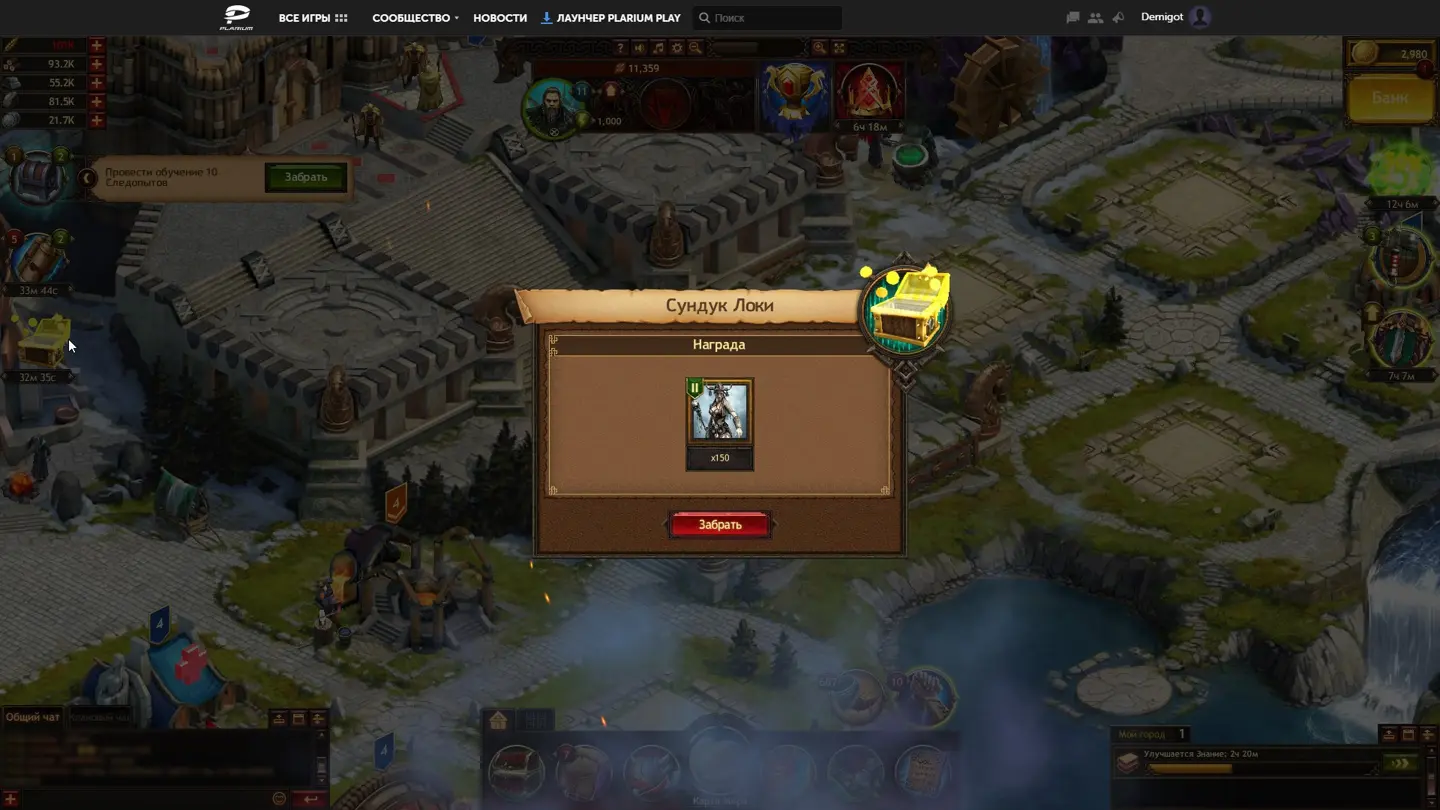The height and width of the screenshot is (810, 1440).
Task: Select the x150 warrior reward tile
Action: [x=719, y=412]
